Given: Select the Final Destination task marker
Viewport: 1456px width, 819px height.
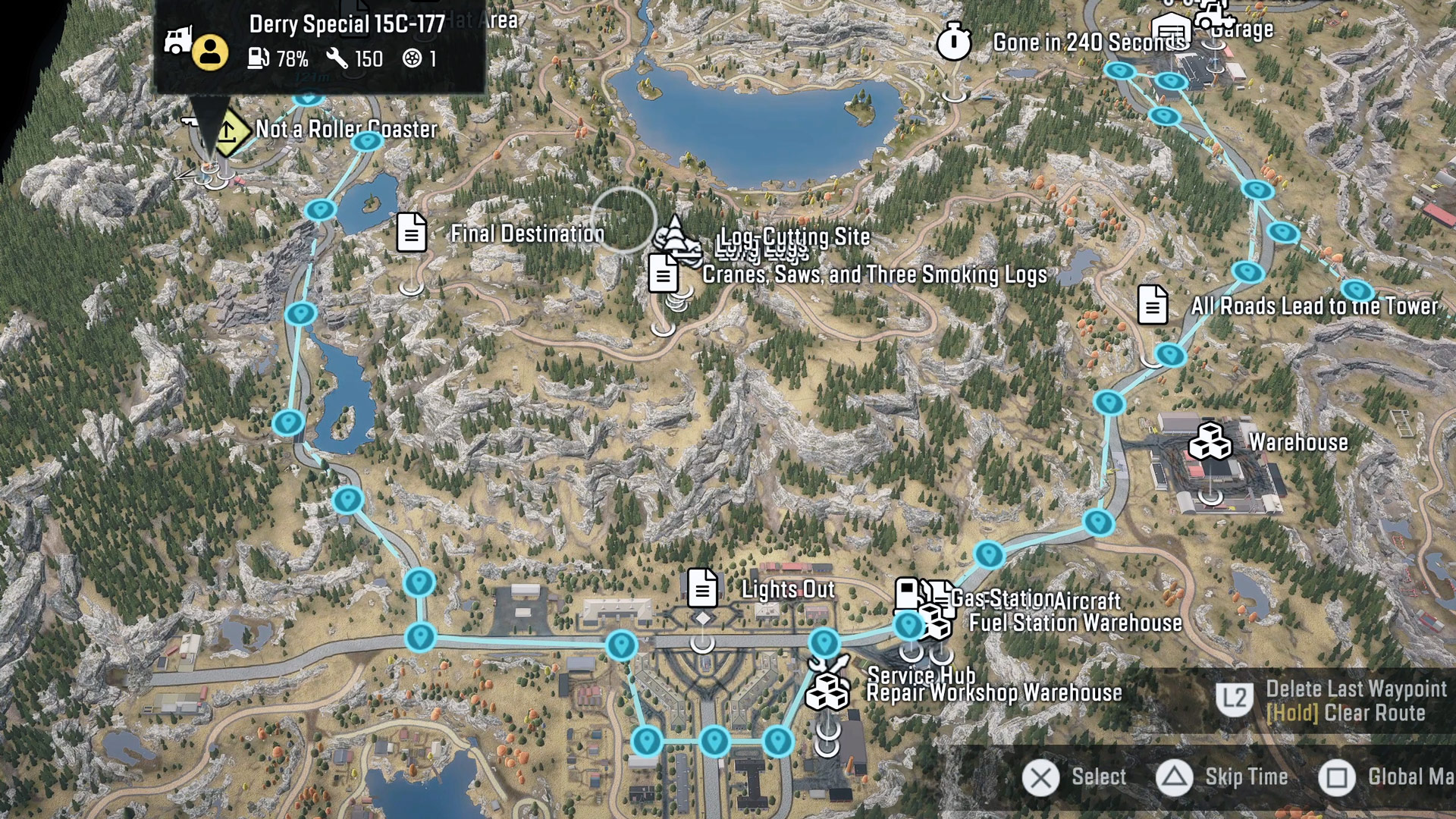Looking at the screenshot, I should (x=412, y=232).
